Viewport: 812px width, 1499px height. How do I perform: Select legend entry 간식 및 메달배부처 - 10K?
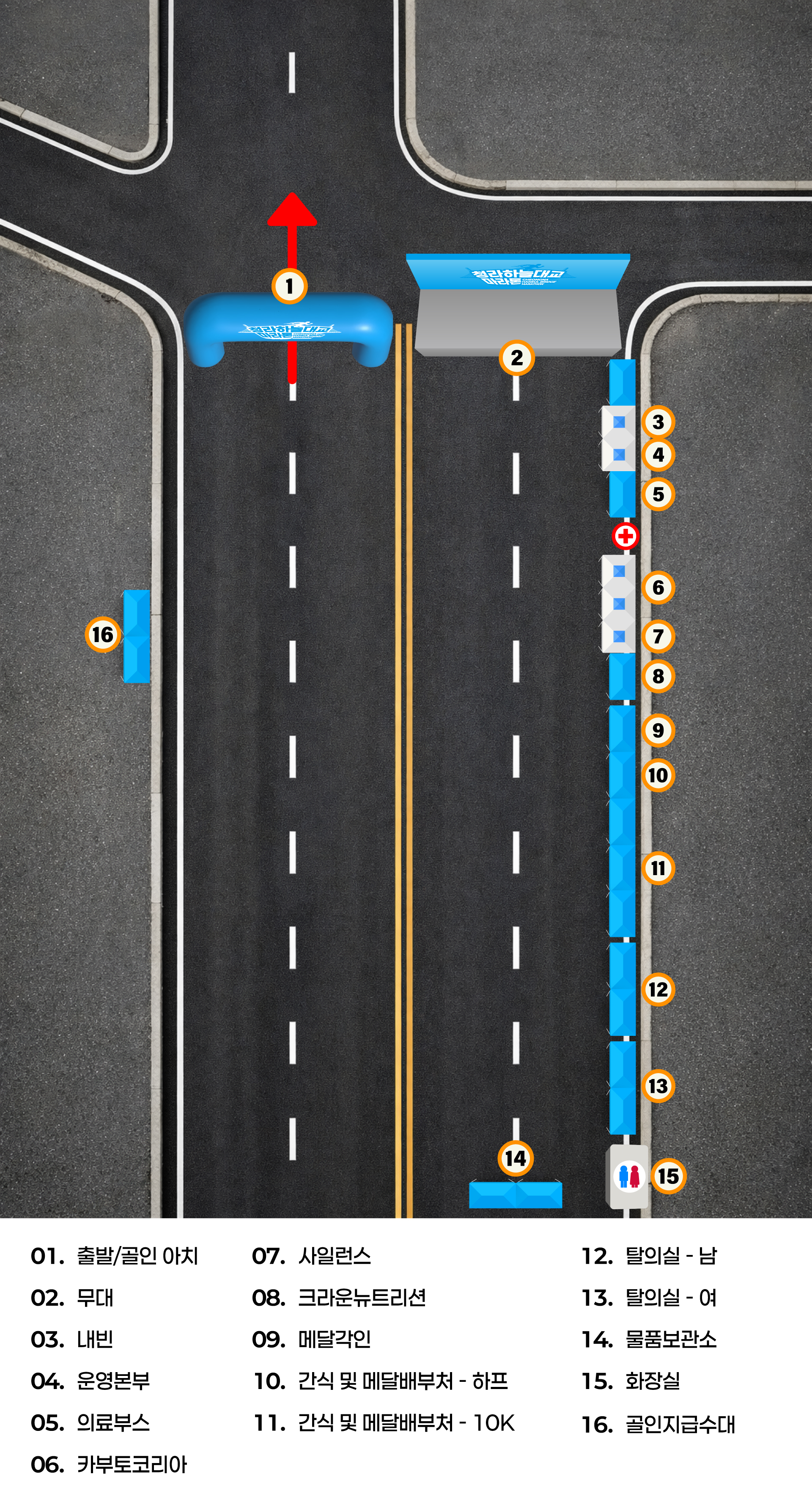point(384,1423)
